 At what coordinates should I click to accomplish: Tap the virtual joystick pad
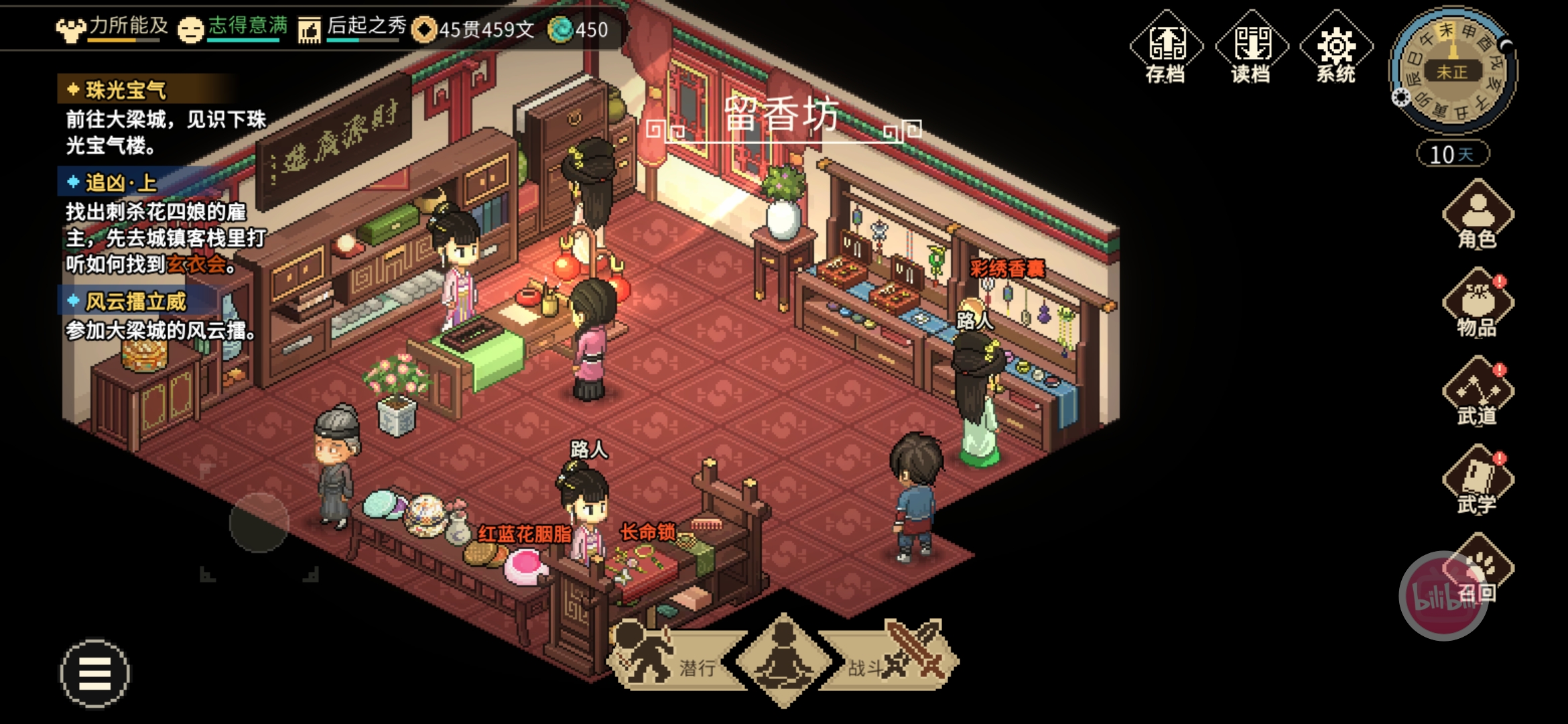tap(259, 524)
